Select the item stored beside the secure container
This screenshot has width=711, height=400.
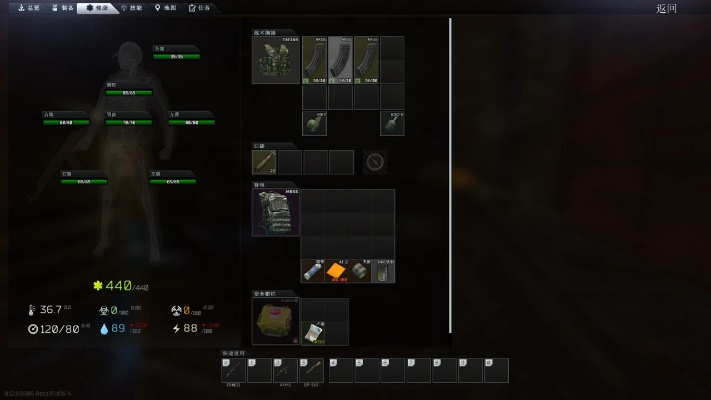(313, 334)
